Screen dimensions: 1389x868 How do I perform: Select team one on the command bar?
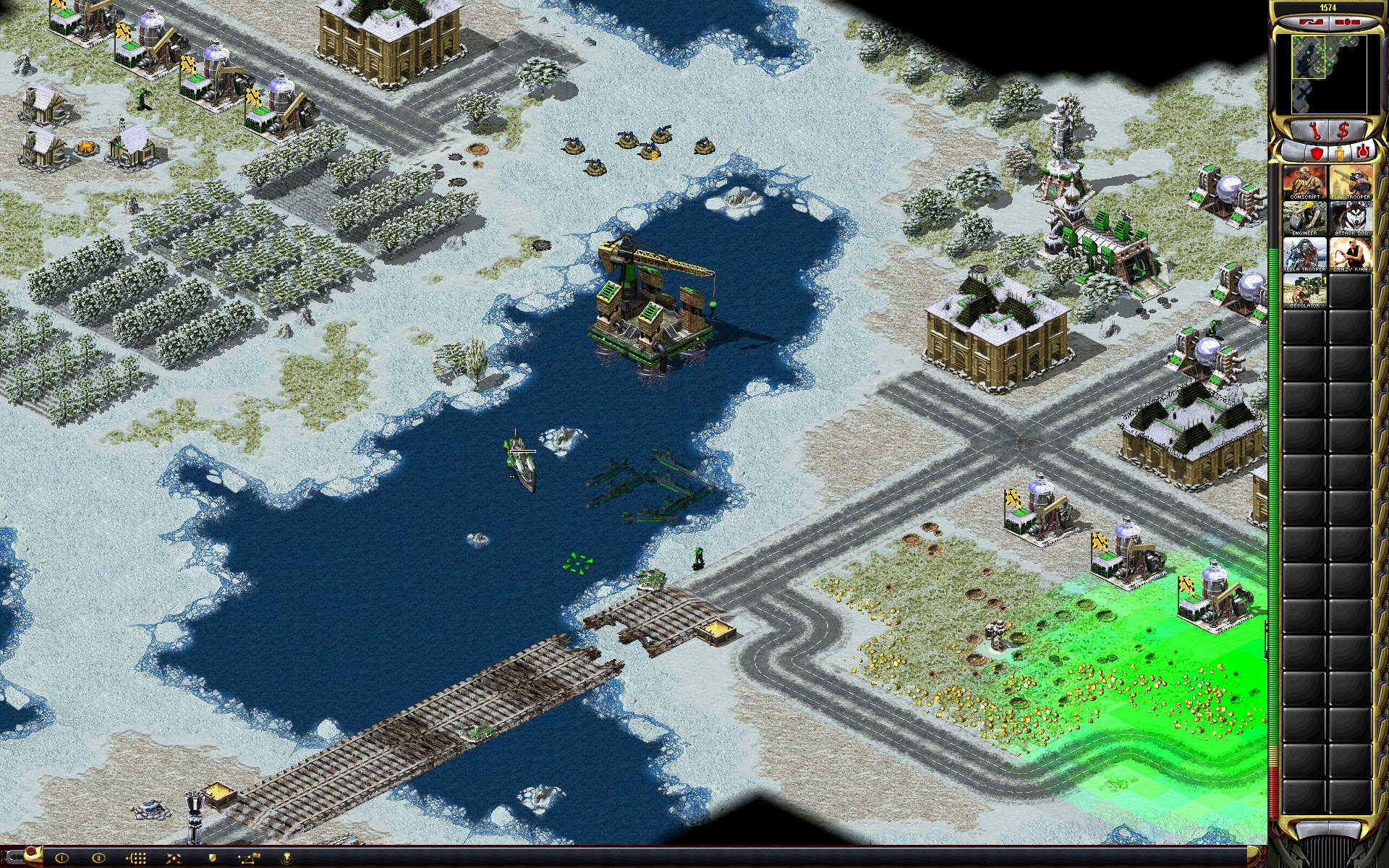(61, 858)
